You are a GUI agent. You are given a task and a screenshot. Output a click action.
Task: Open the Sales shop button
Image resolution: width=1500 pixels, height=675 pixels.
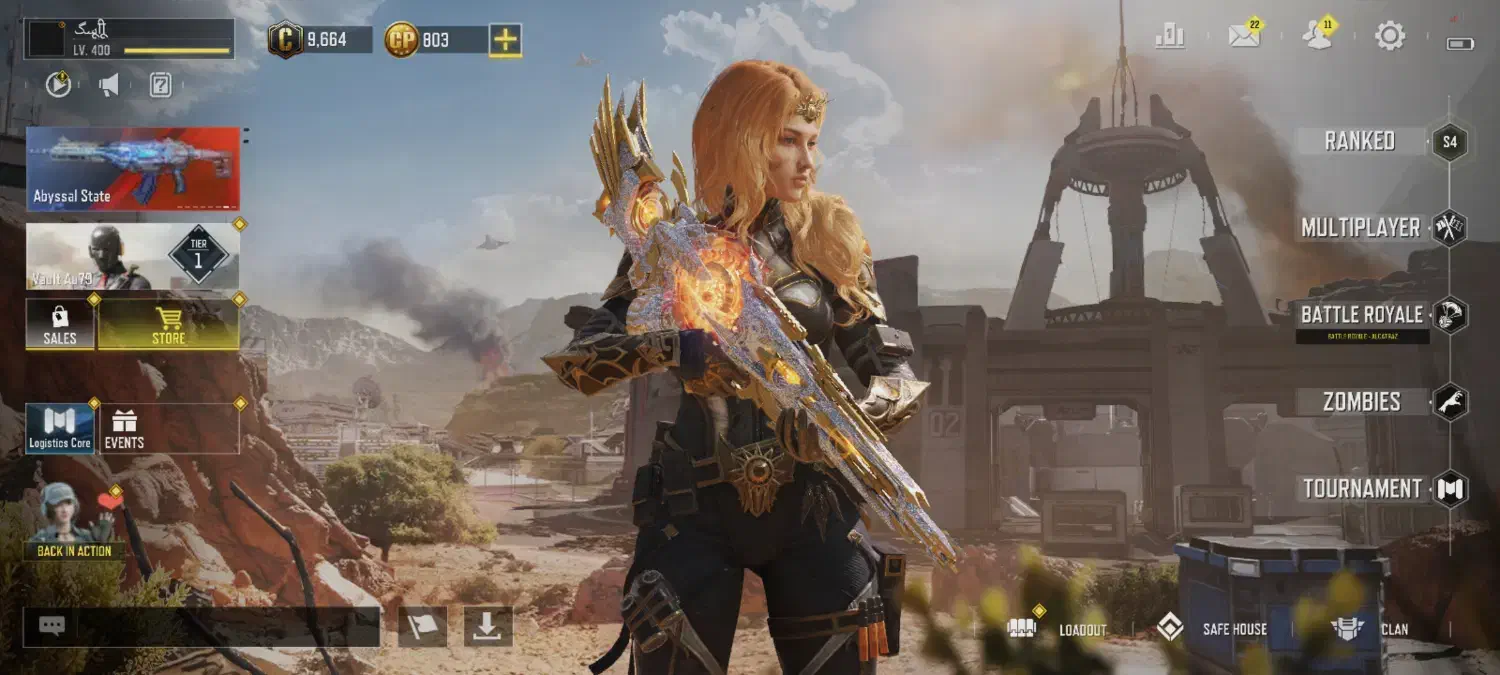tap(60, 325)
